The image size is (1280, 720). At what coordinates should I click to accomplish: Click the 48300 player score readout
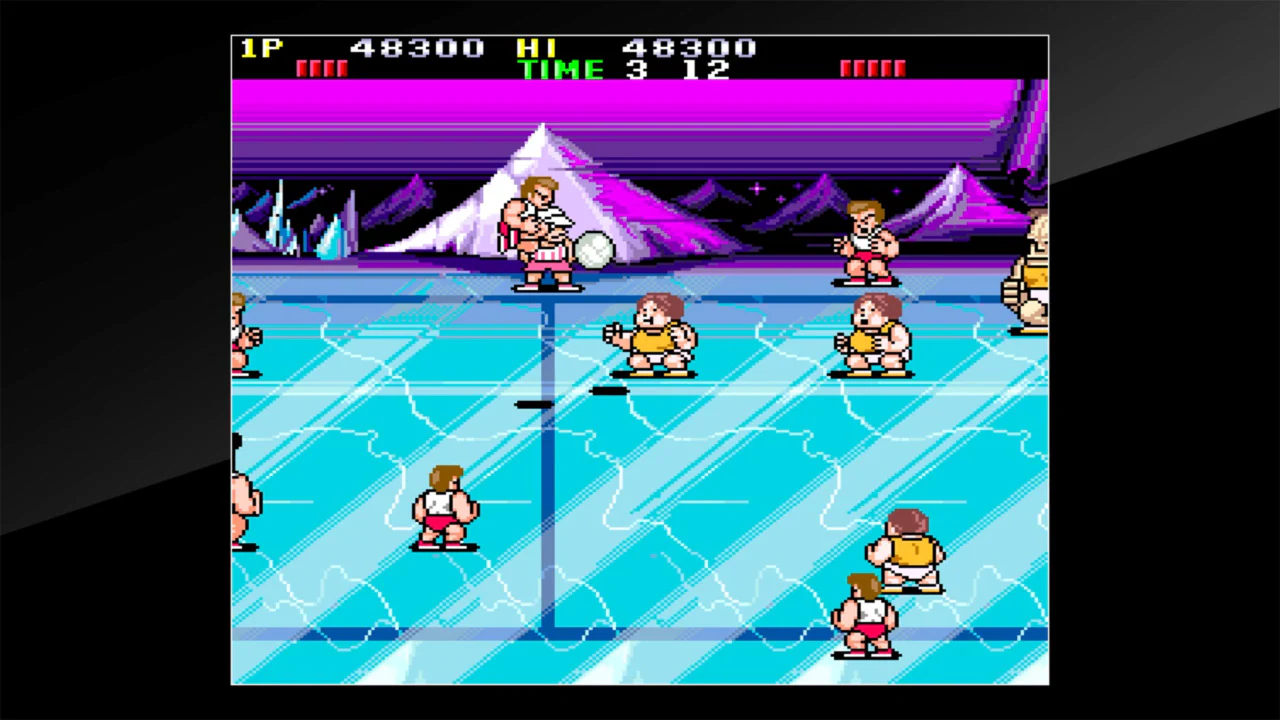coord(418,47)
